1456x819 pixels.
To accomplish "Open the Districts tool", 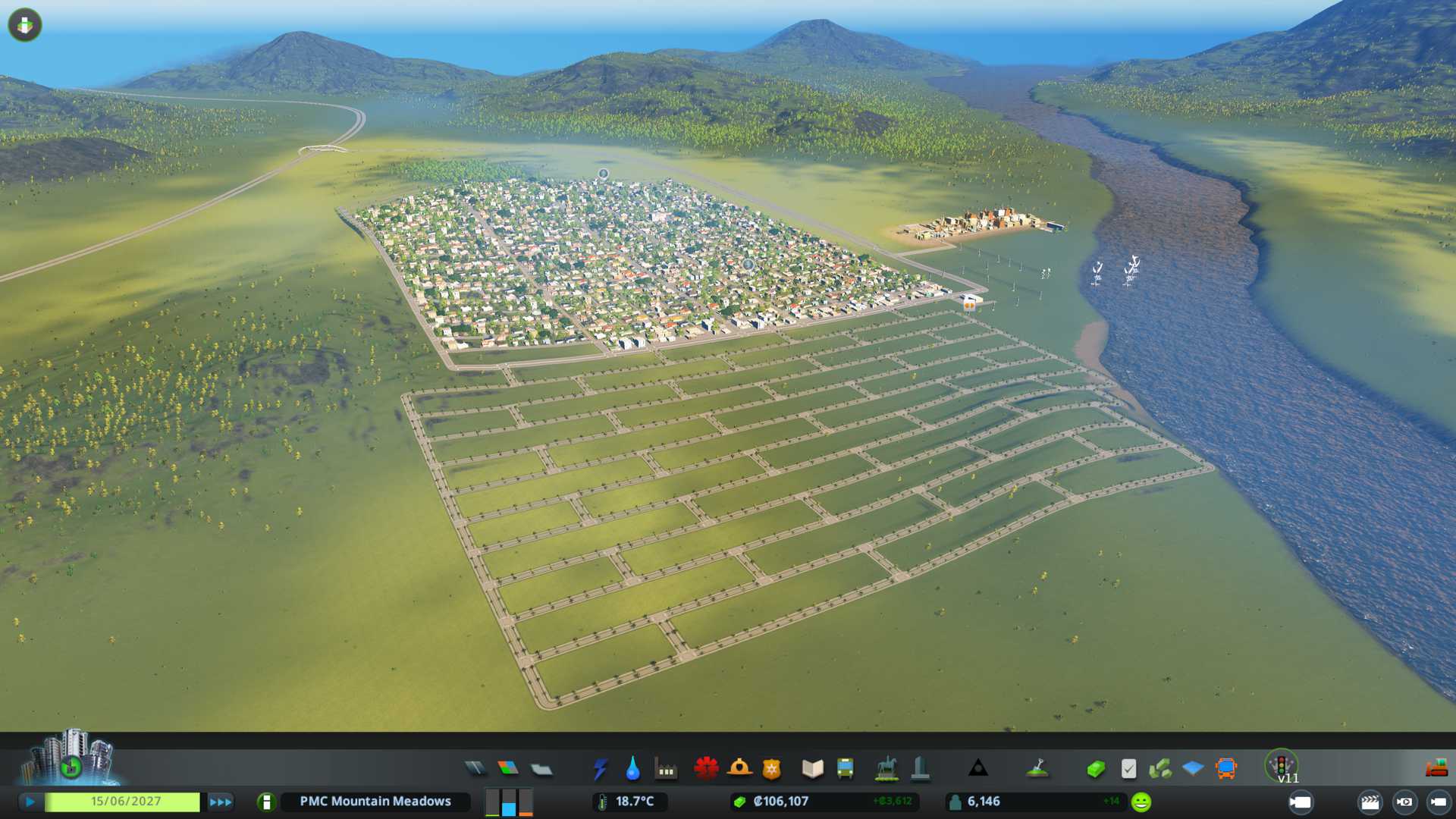I will 541,769.
